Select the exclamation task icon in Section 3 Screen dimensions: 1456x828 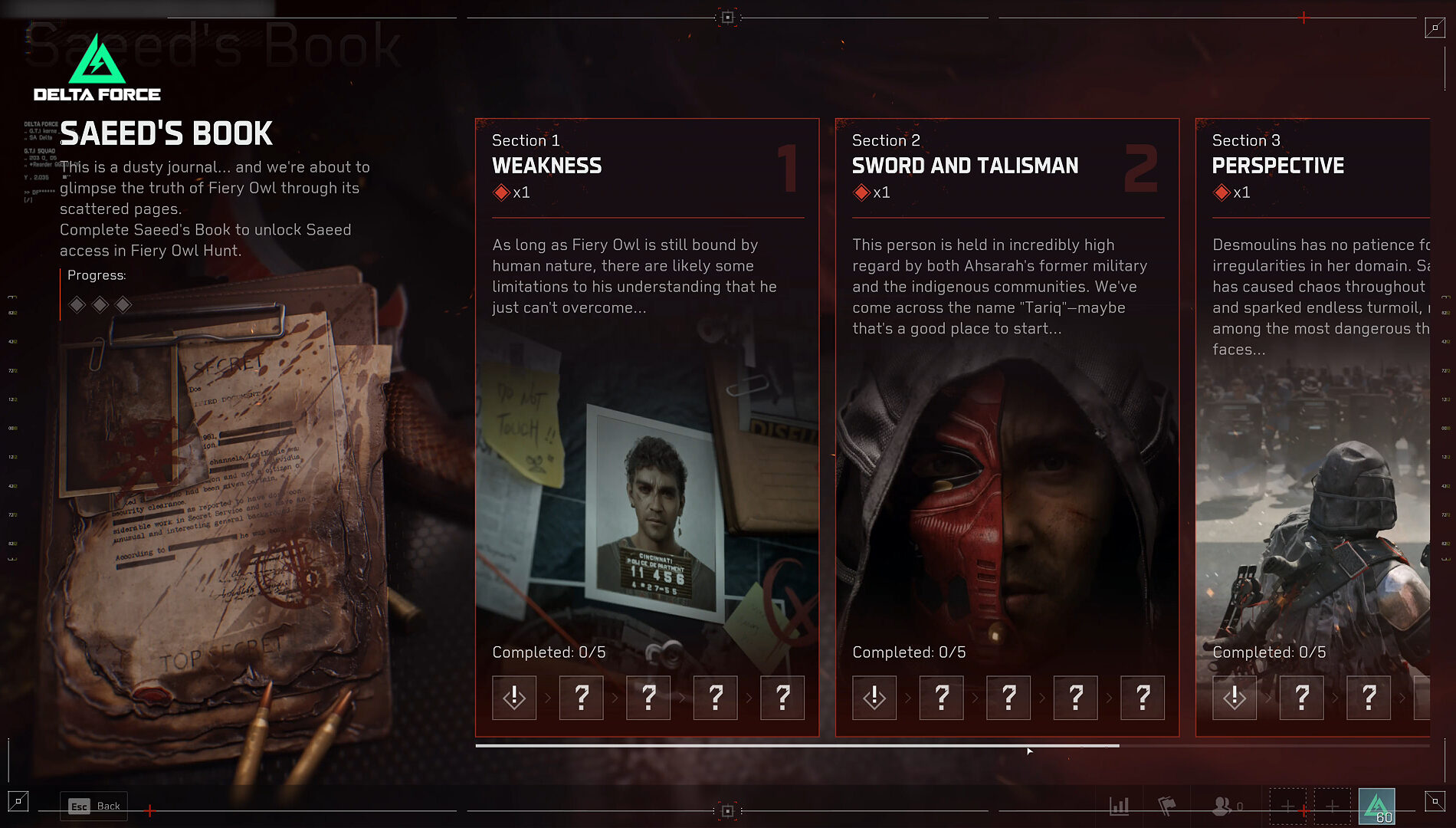(x=1235, y=698)
